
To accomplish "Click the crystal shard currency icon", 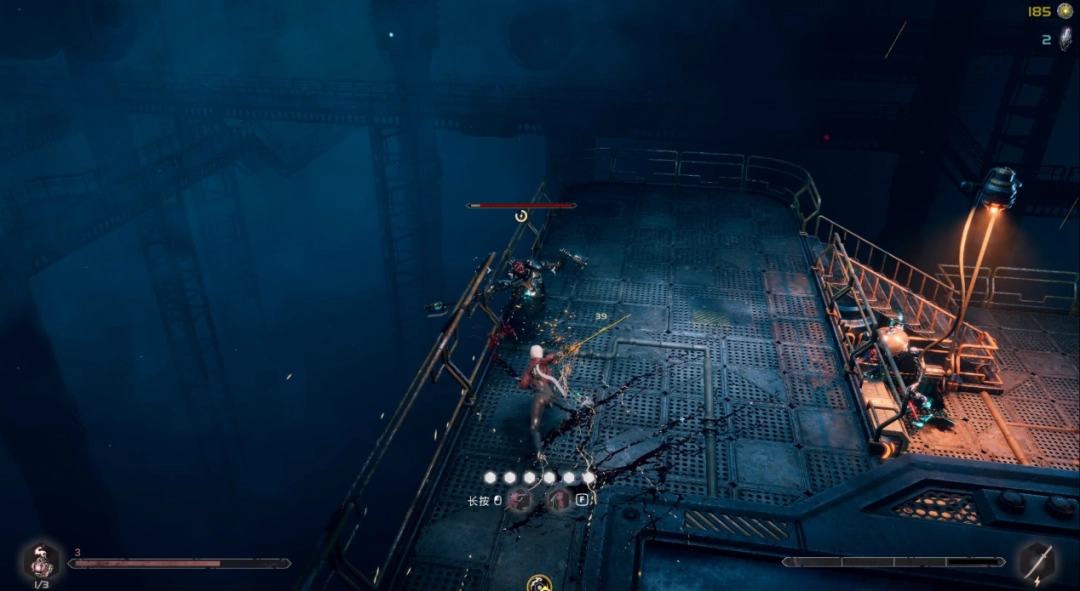I will tap(1064, 39).
